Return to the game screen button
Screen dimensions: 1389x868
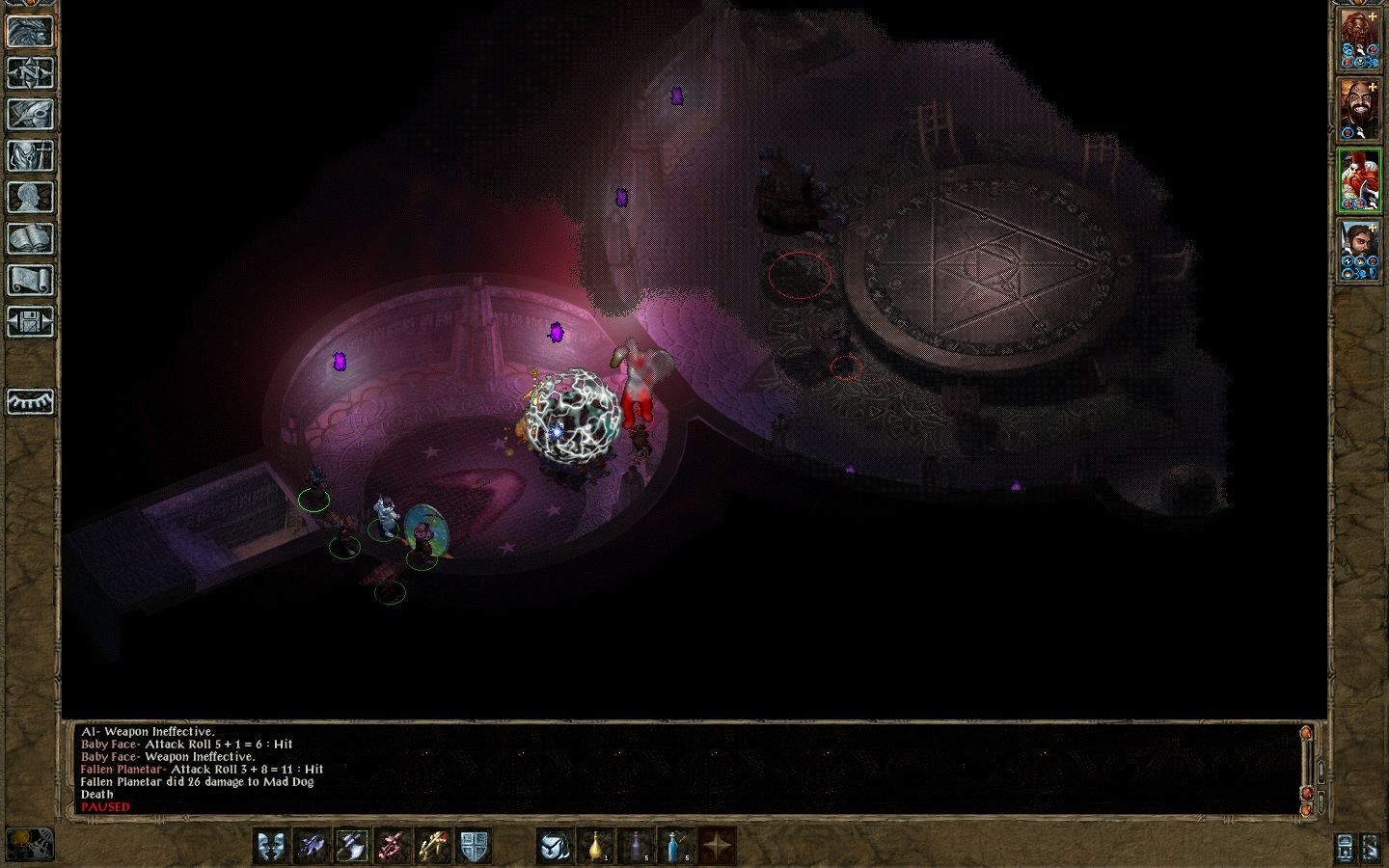click(x=30, y=32)
